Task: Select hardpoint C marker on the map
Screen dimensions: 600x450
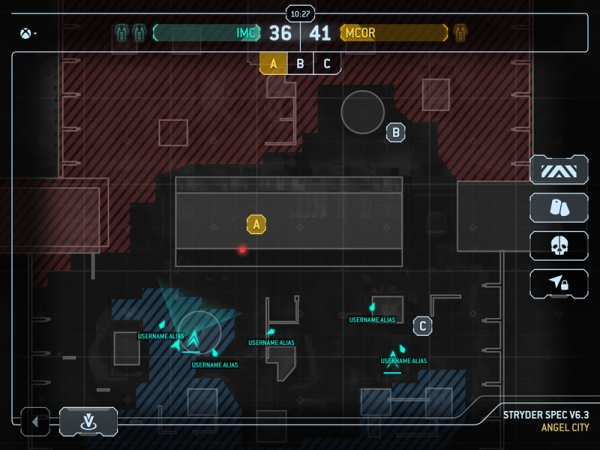Action: (x=423, y=325)
